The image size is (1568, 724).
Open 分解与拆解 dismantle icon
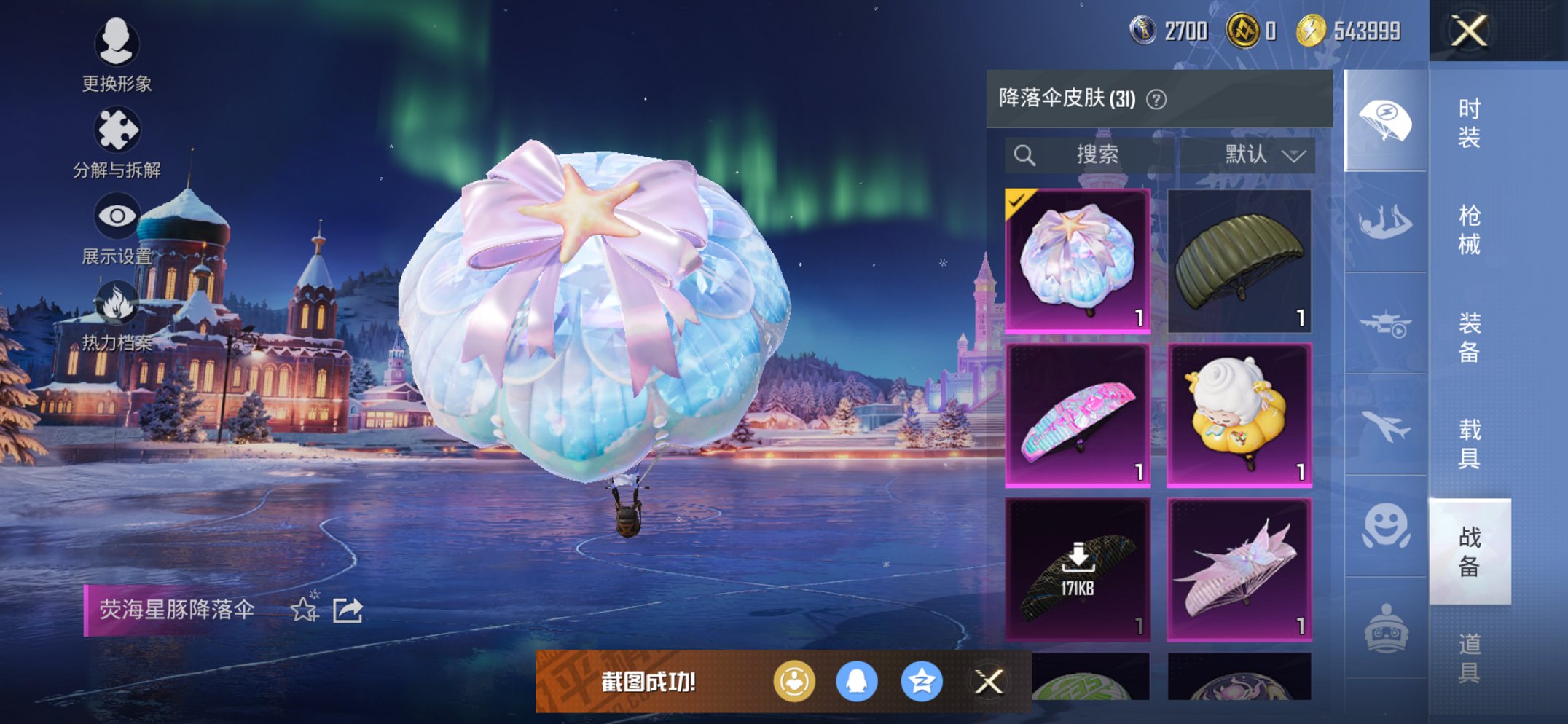(118, 125)
